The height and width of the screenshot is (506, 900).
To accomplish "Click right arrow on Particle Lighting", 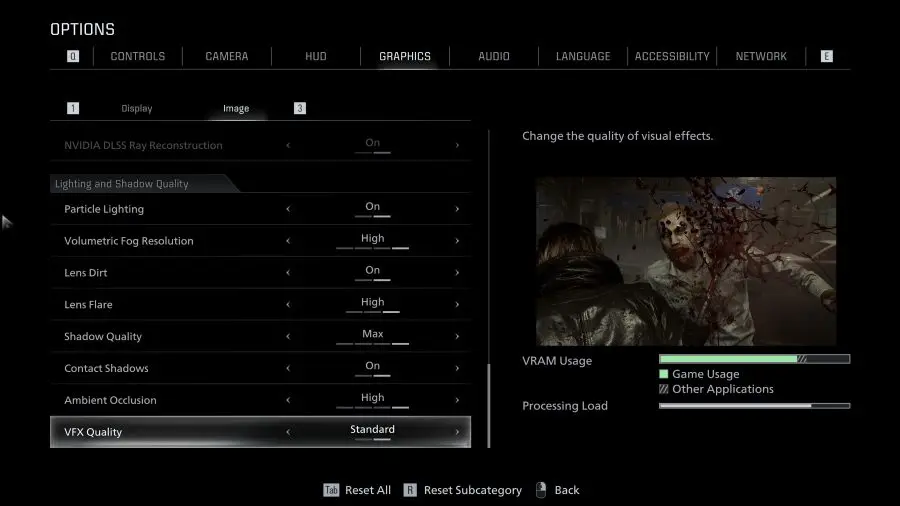I will point(457,209).
